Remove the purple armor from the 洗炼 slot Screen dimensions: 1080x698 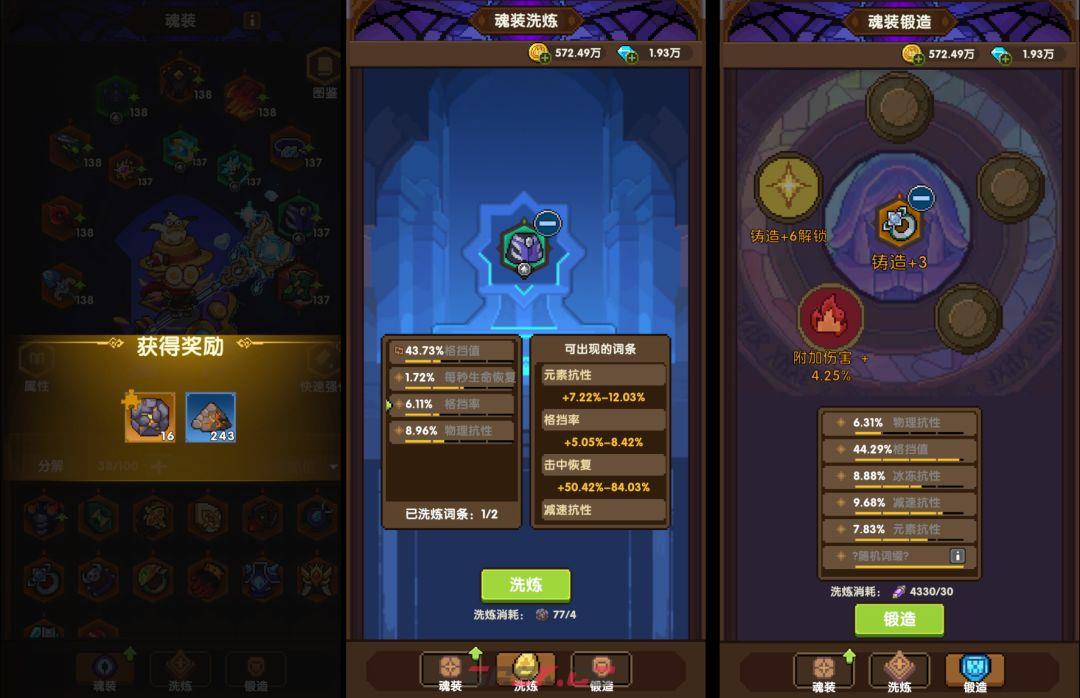click(548, 222)
